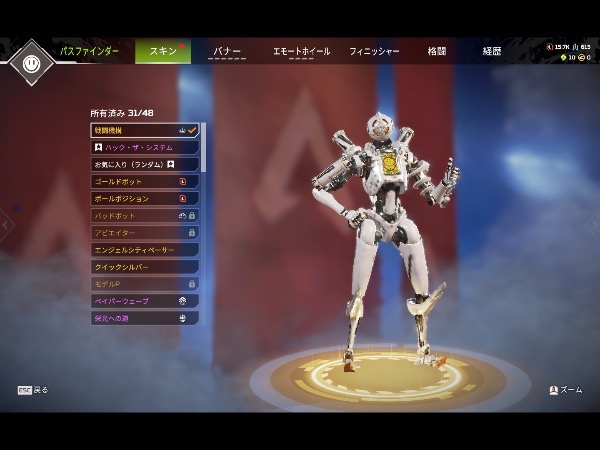Preview the クイックシルバー skin

click(x=144, y=267)
